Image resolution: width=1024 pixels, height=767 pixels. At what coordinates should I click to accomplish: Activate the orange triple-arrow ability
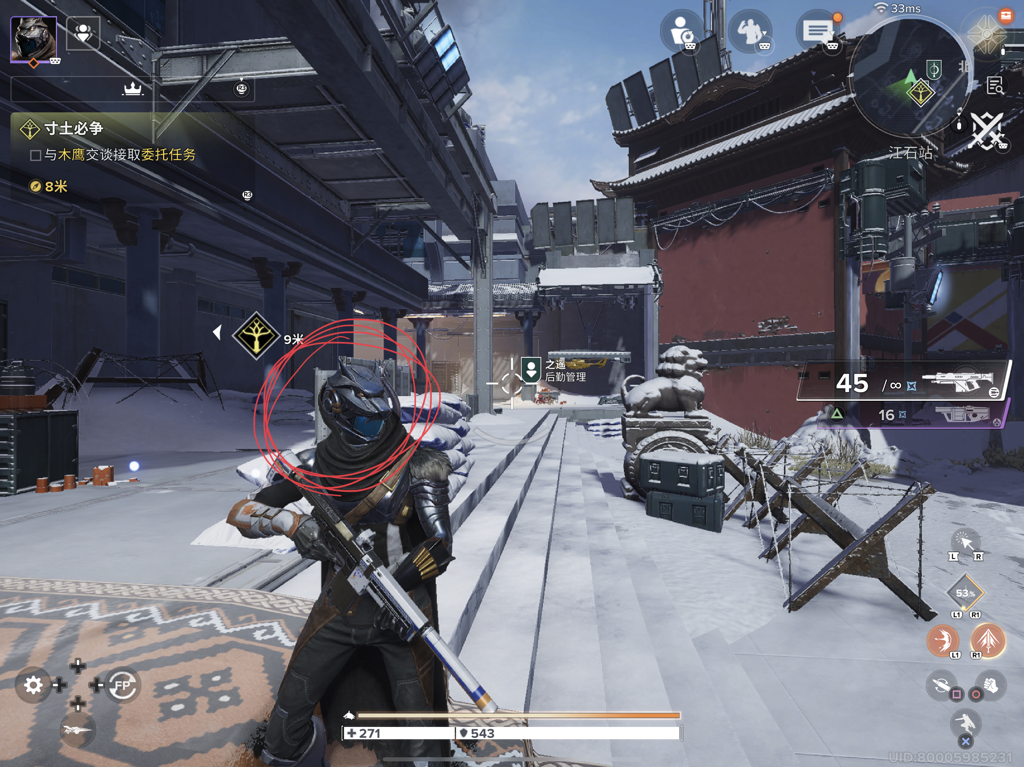[x=988, y=640]
